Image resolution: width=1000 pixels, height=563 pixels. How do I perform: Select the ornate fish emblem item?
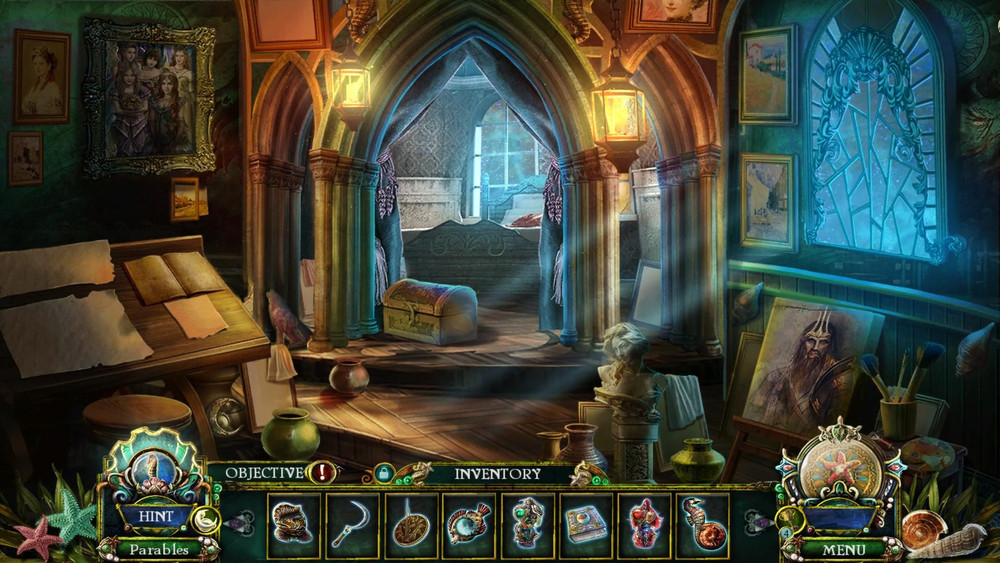click(468, 525)
